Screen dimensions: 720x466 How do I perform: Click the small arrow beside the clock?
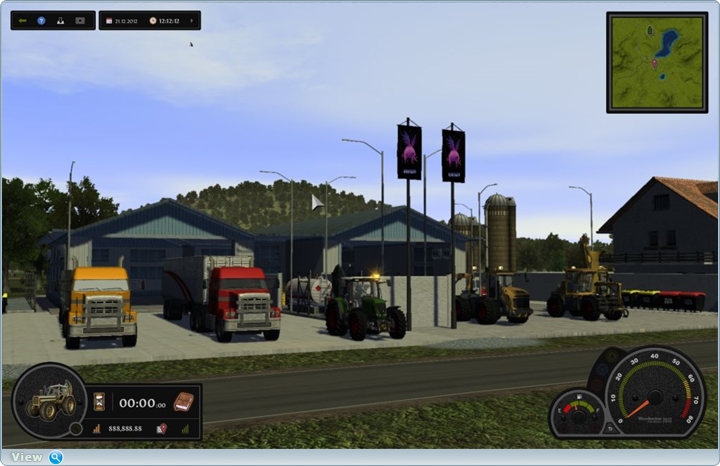[x=191, y=20]
